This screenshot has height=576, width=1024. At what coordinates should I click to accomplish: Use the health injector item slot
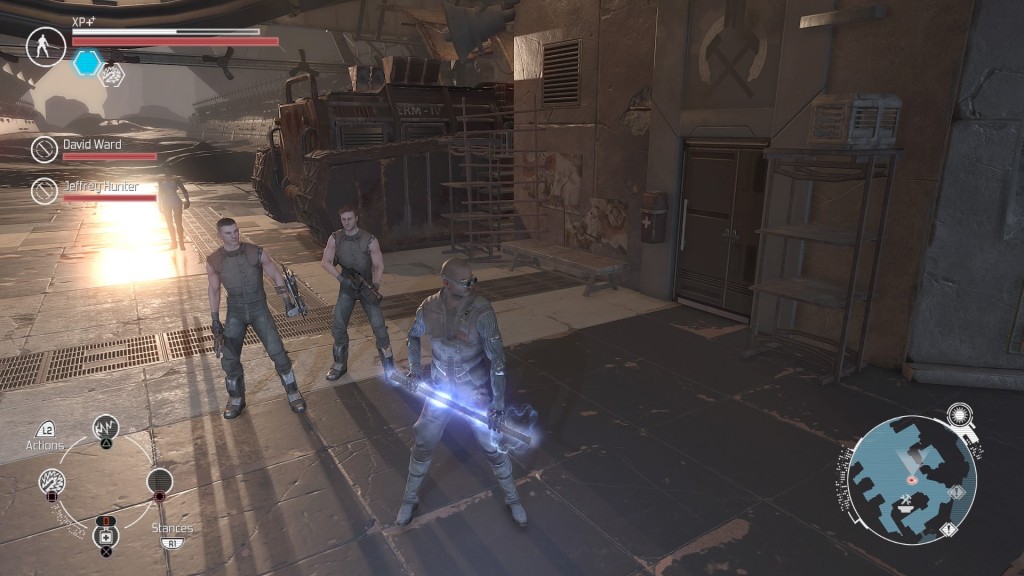click(106, 536)
